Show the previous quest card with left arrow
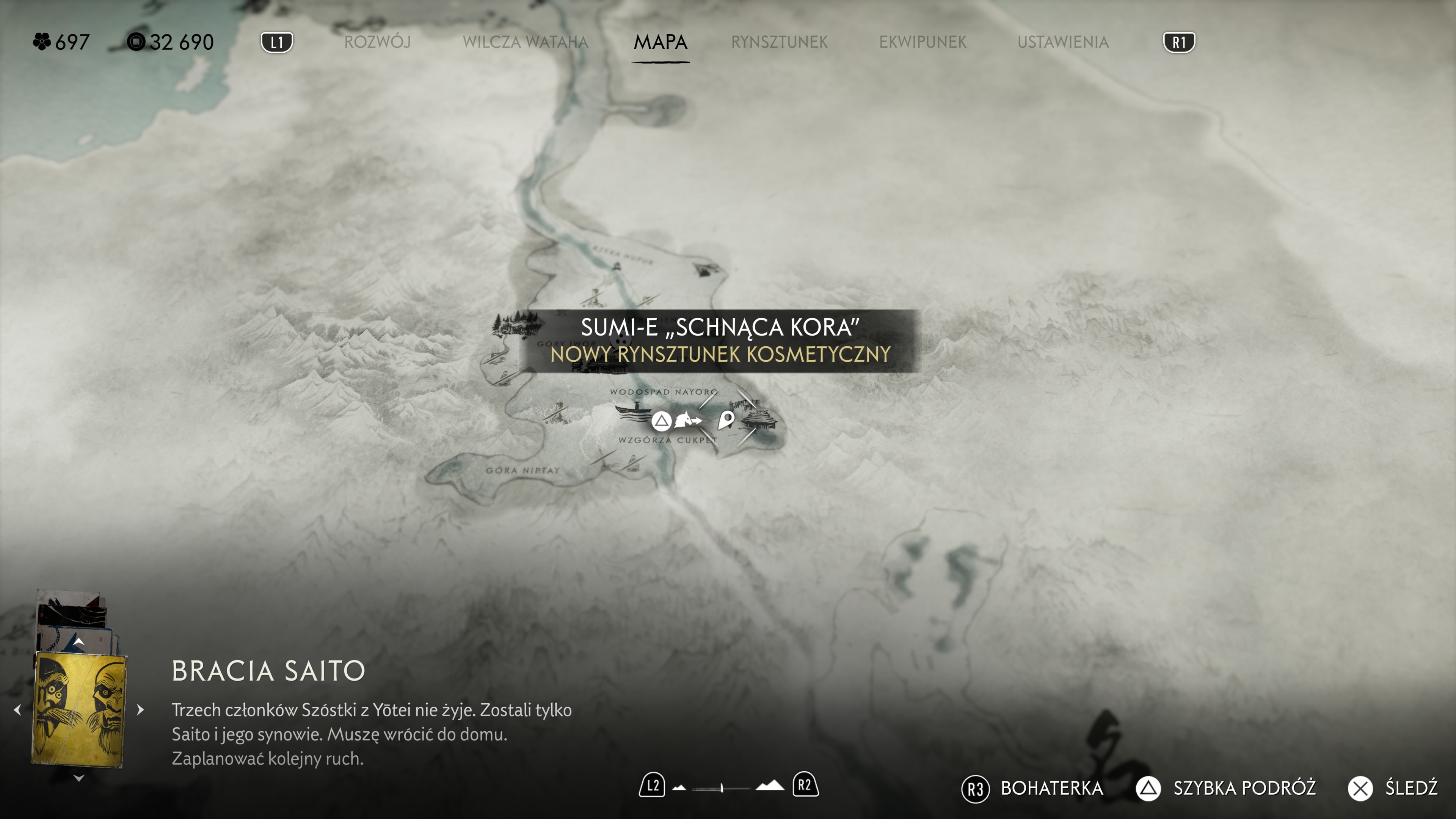 tap(17, 709)
